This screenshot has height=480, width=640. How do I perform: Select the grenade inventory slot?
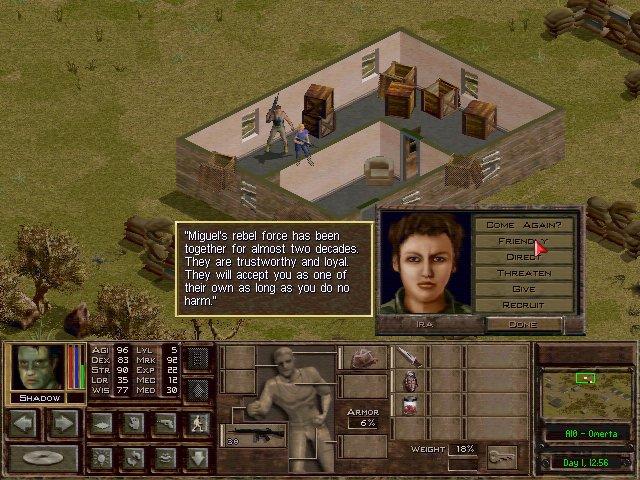tap(408, 381)
